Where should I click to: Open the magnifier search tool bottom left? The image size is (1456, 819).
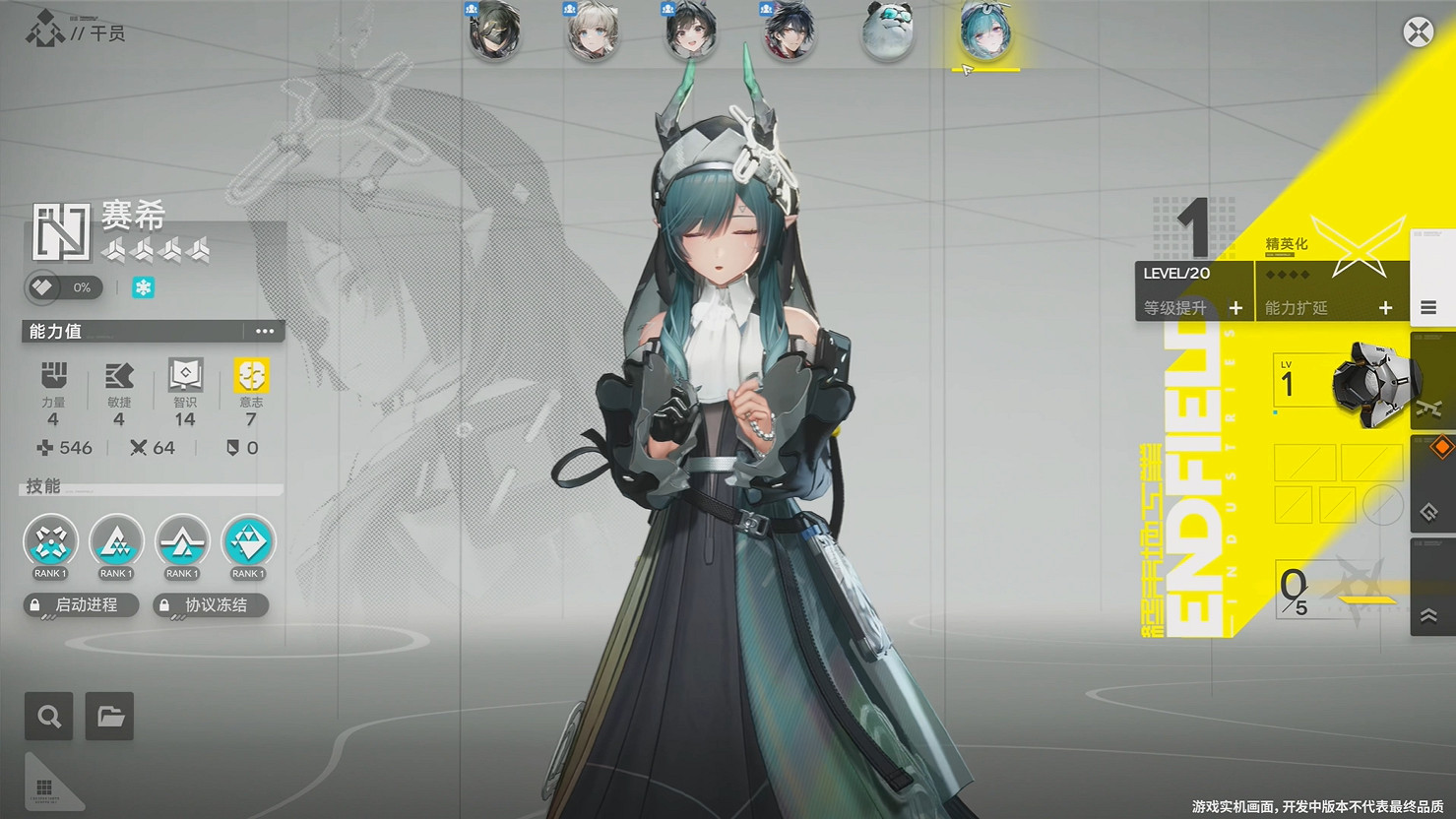pyautogui.click(x=48, y=716)
